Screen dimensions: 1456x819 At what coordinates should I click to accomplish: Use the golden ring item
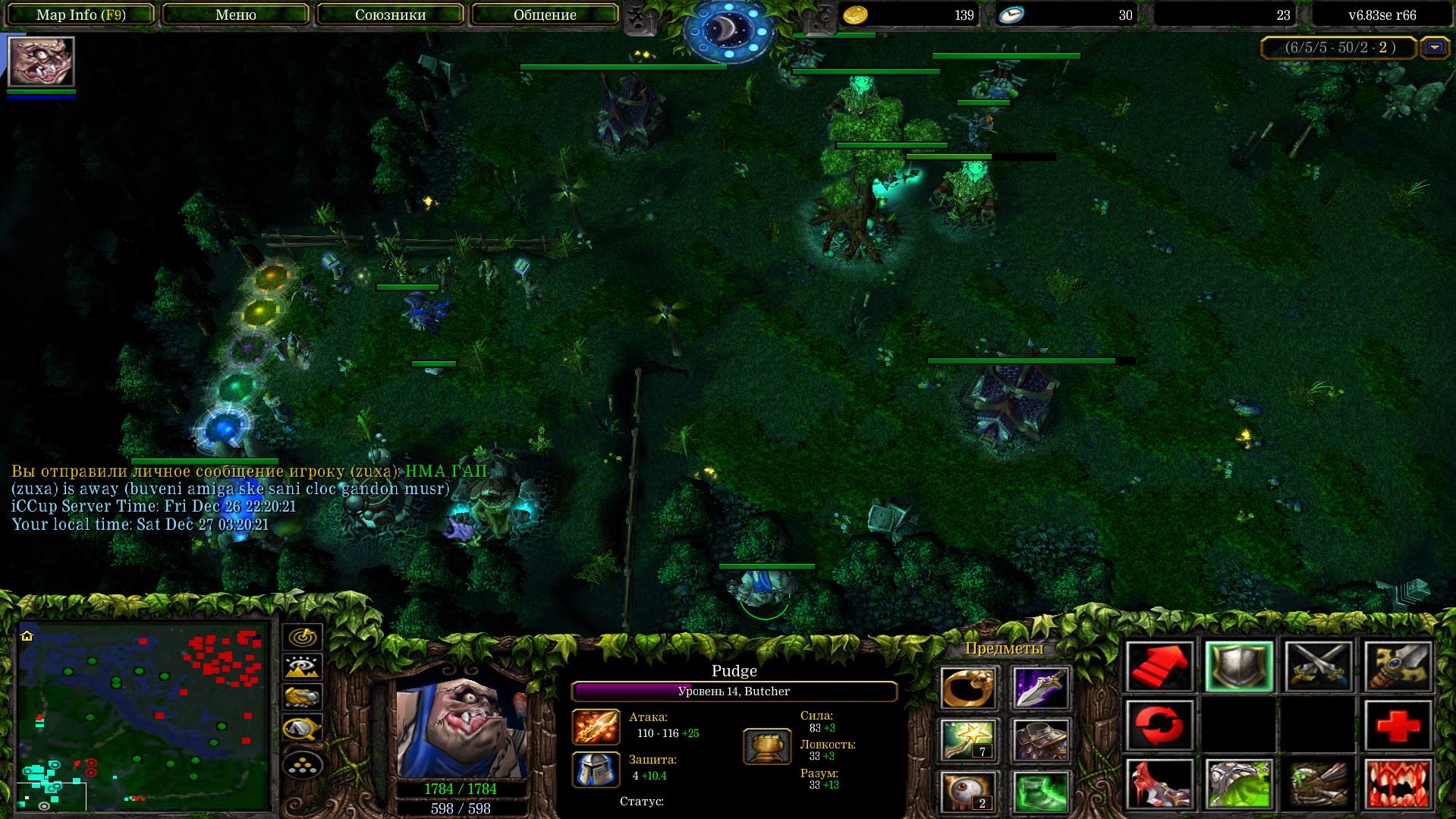pos(967,688)
